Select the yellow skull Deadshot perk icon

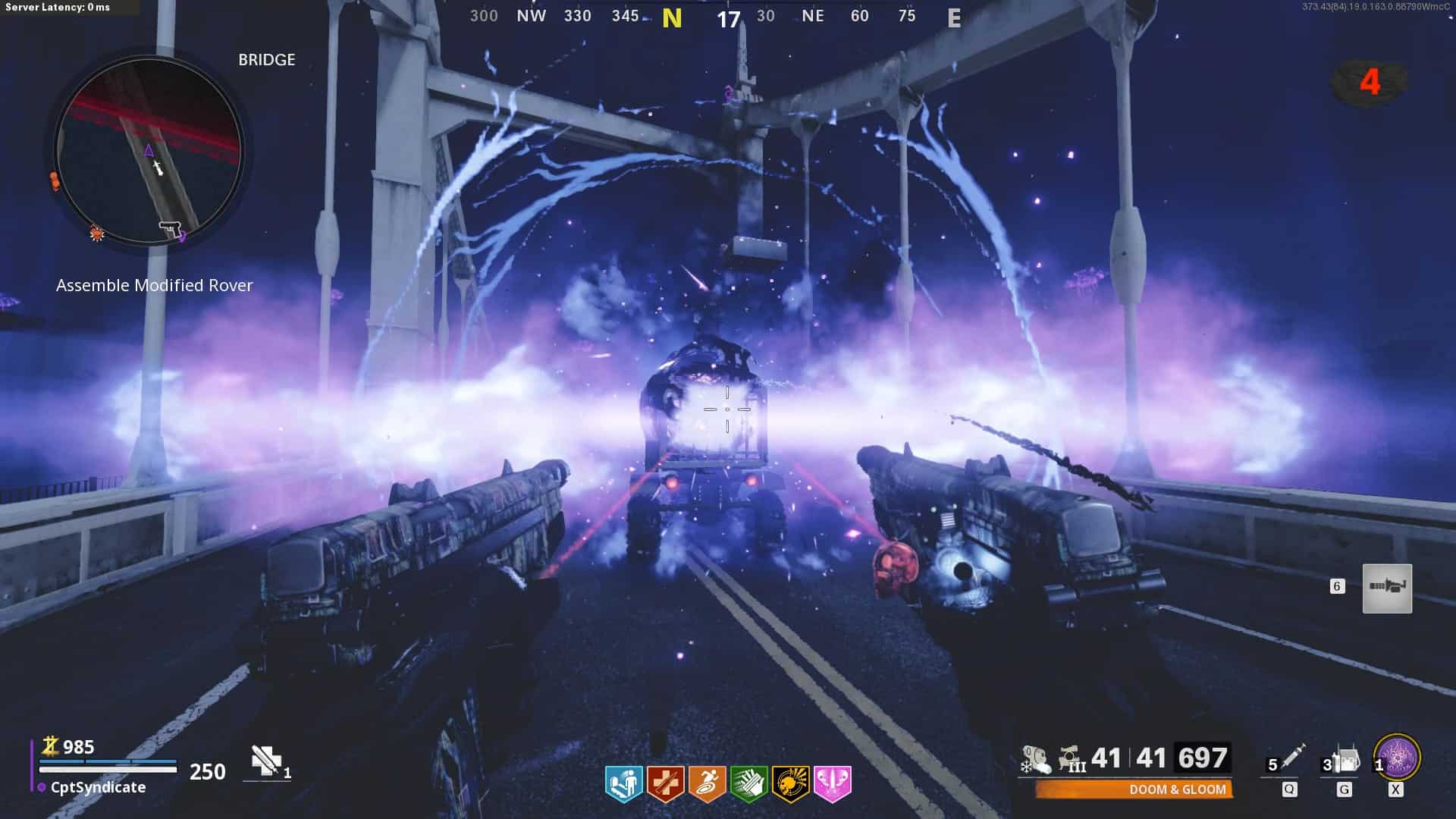click(790, 783)
